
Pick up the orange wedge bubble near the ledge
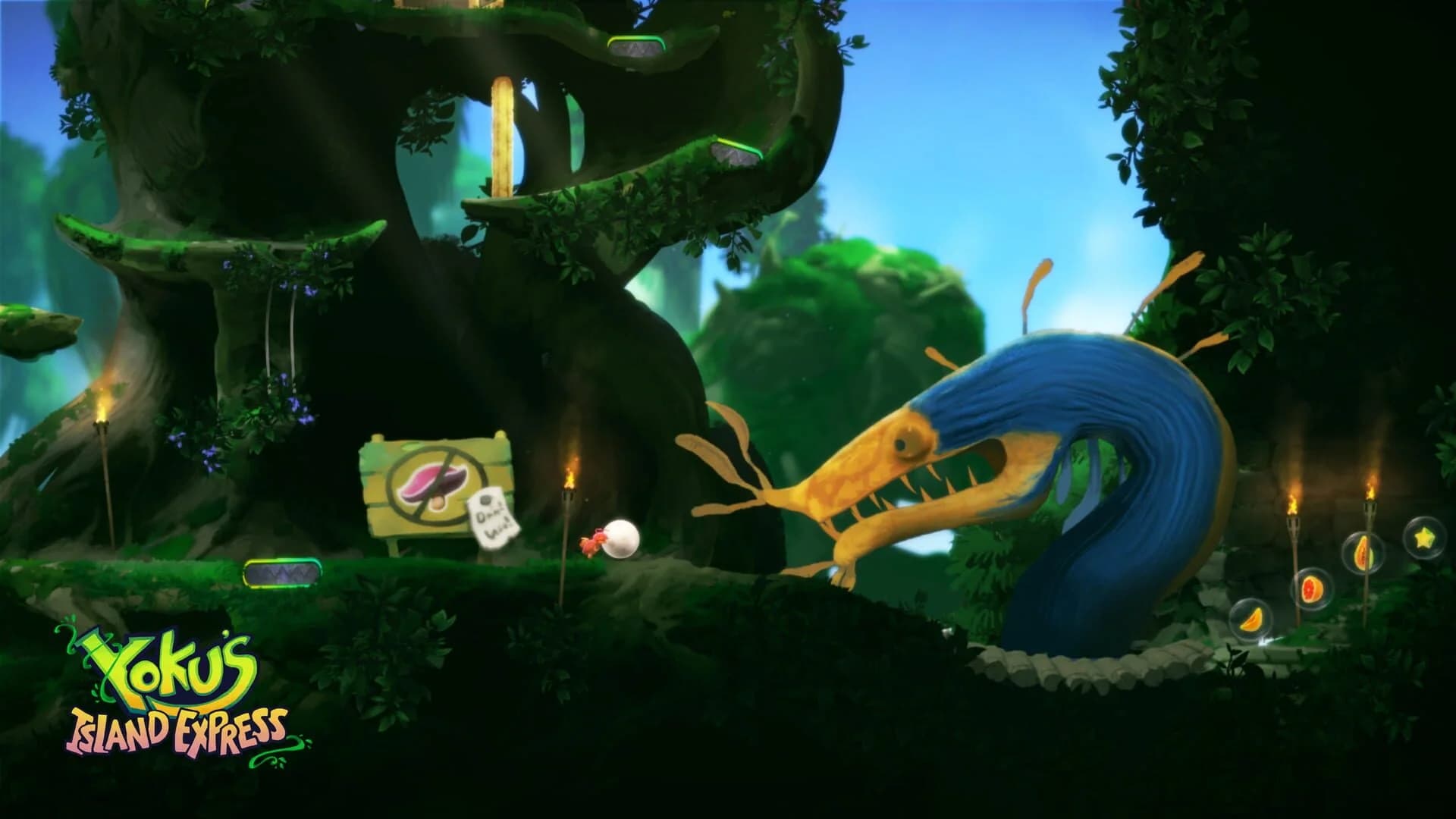(1253, 623)
